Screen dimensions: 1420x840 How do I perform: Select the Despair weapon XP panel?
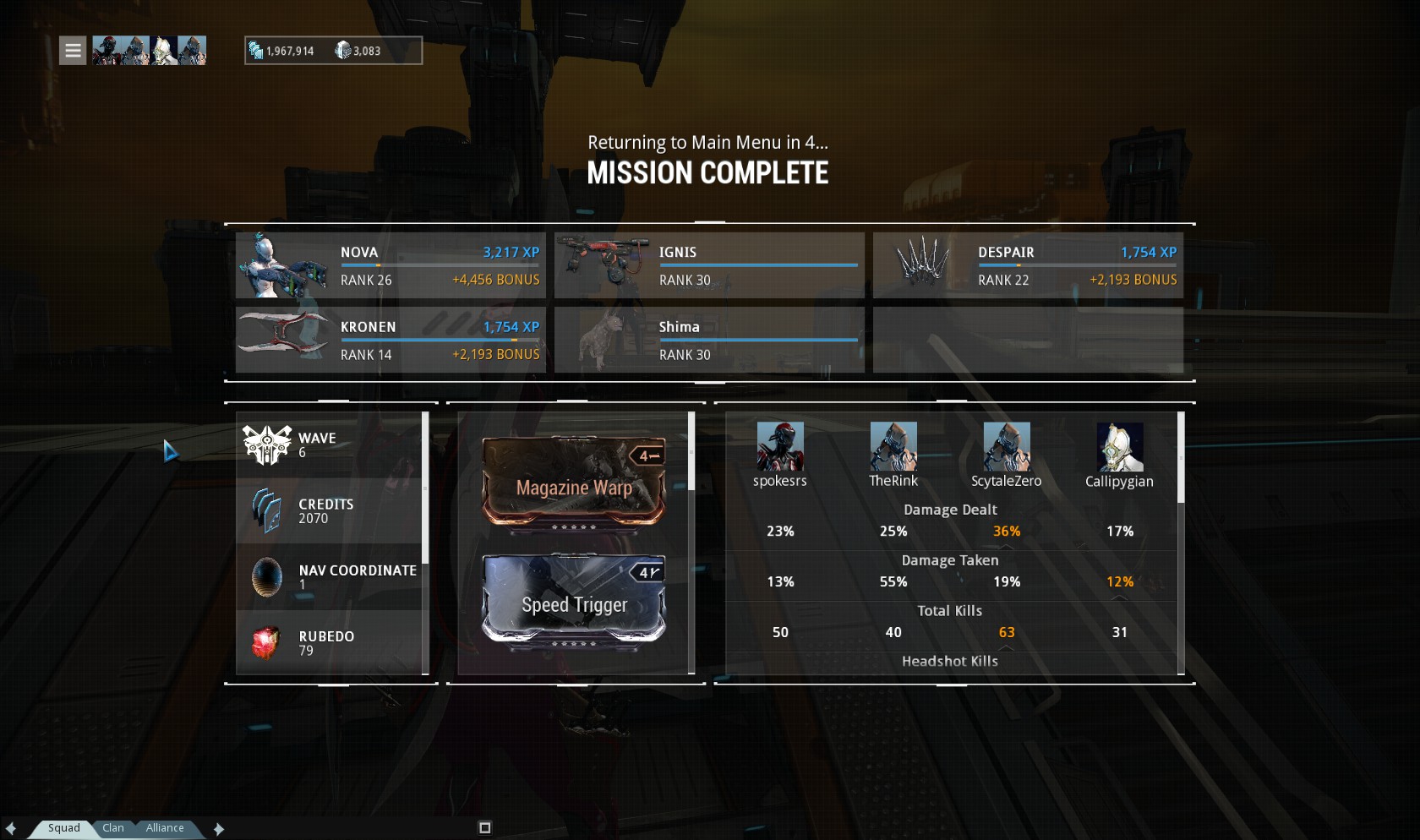click(x=1028, y=265)
